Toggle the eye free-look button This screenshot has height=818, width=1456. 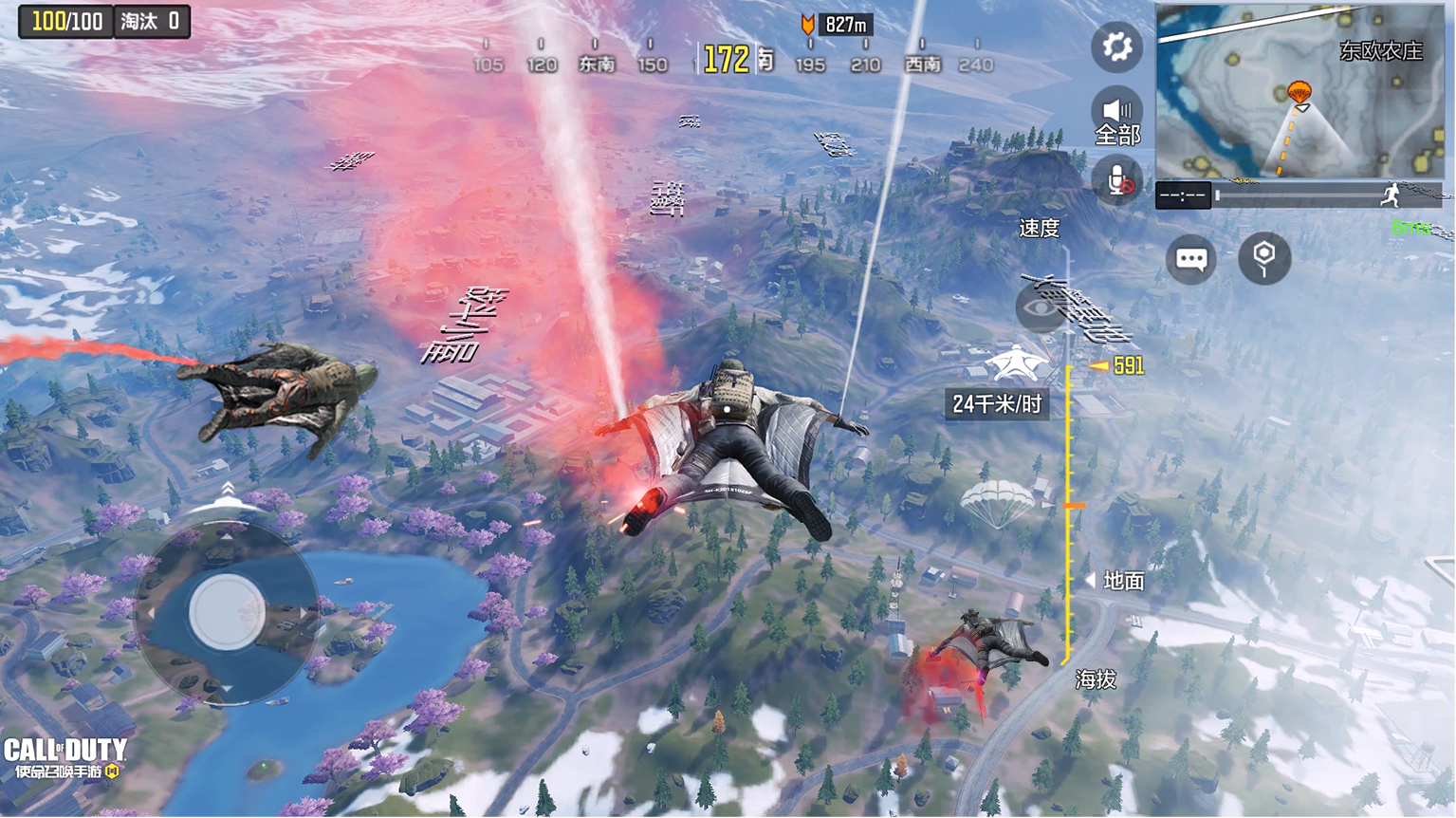[1040, 308]
